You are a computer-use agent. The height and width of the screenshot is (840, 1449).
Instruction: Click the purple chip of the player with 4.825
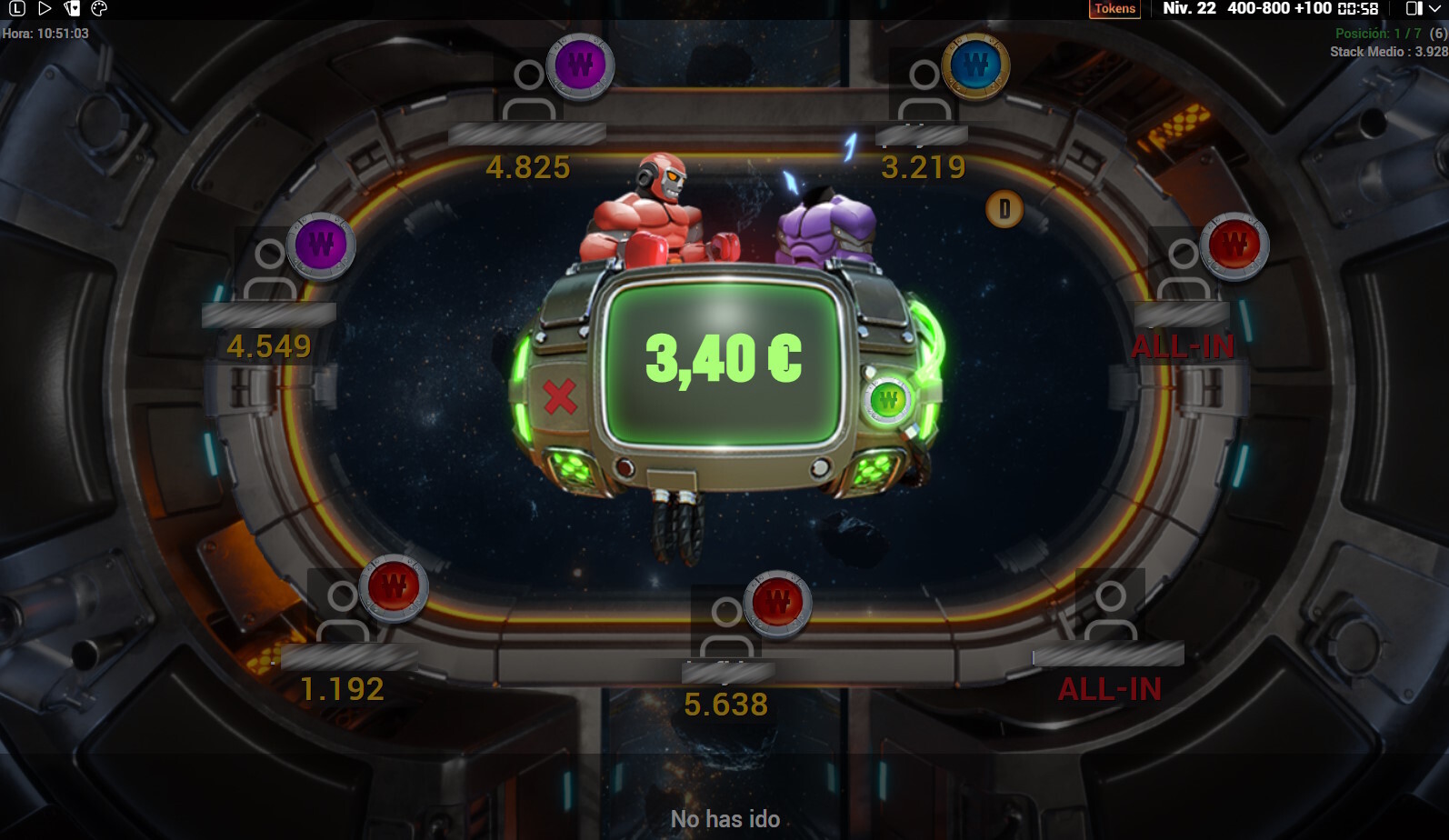tap(578, 66)
